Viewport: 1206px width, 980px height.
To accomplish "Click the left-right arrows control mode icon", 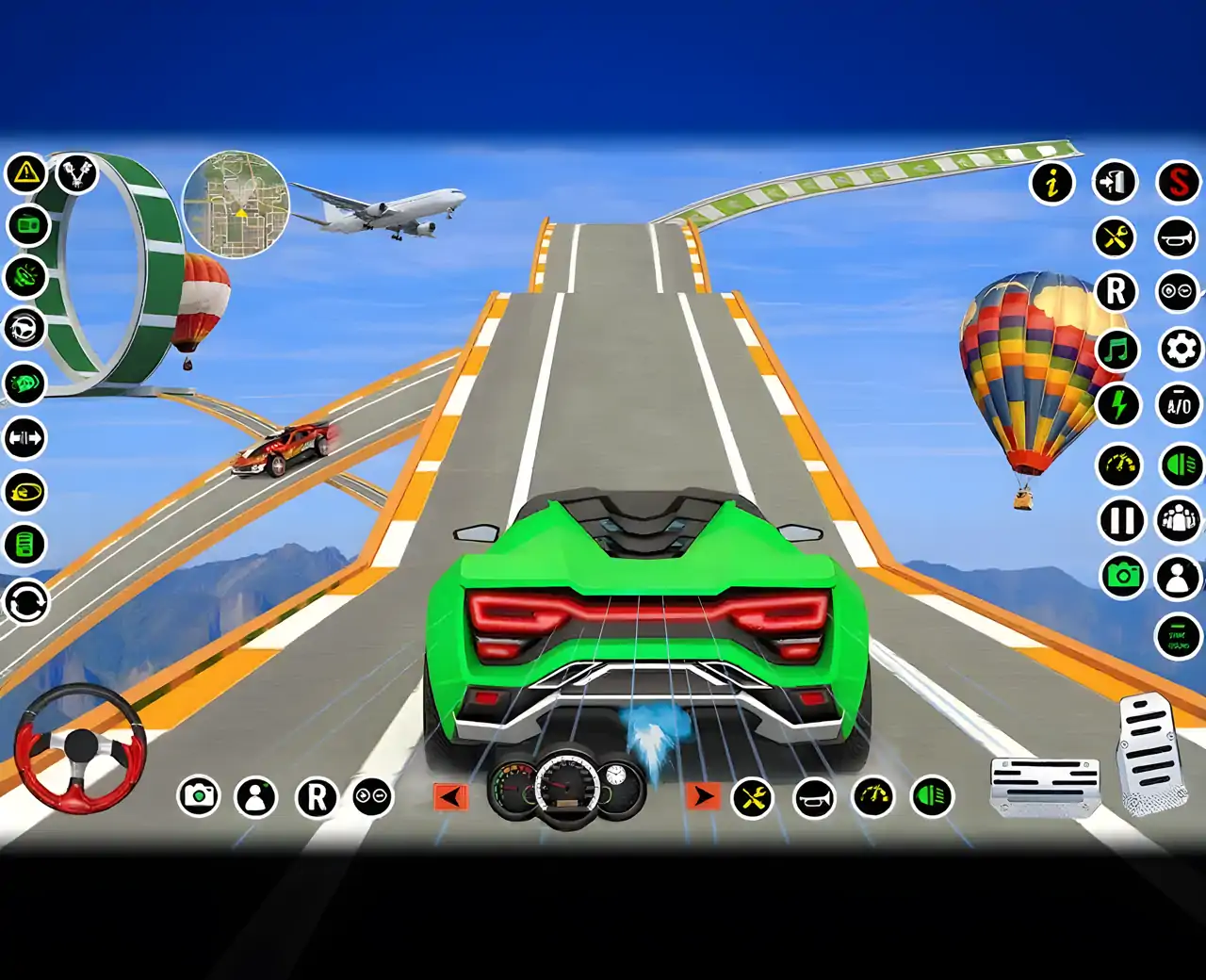I will [x=25, y=438].
